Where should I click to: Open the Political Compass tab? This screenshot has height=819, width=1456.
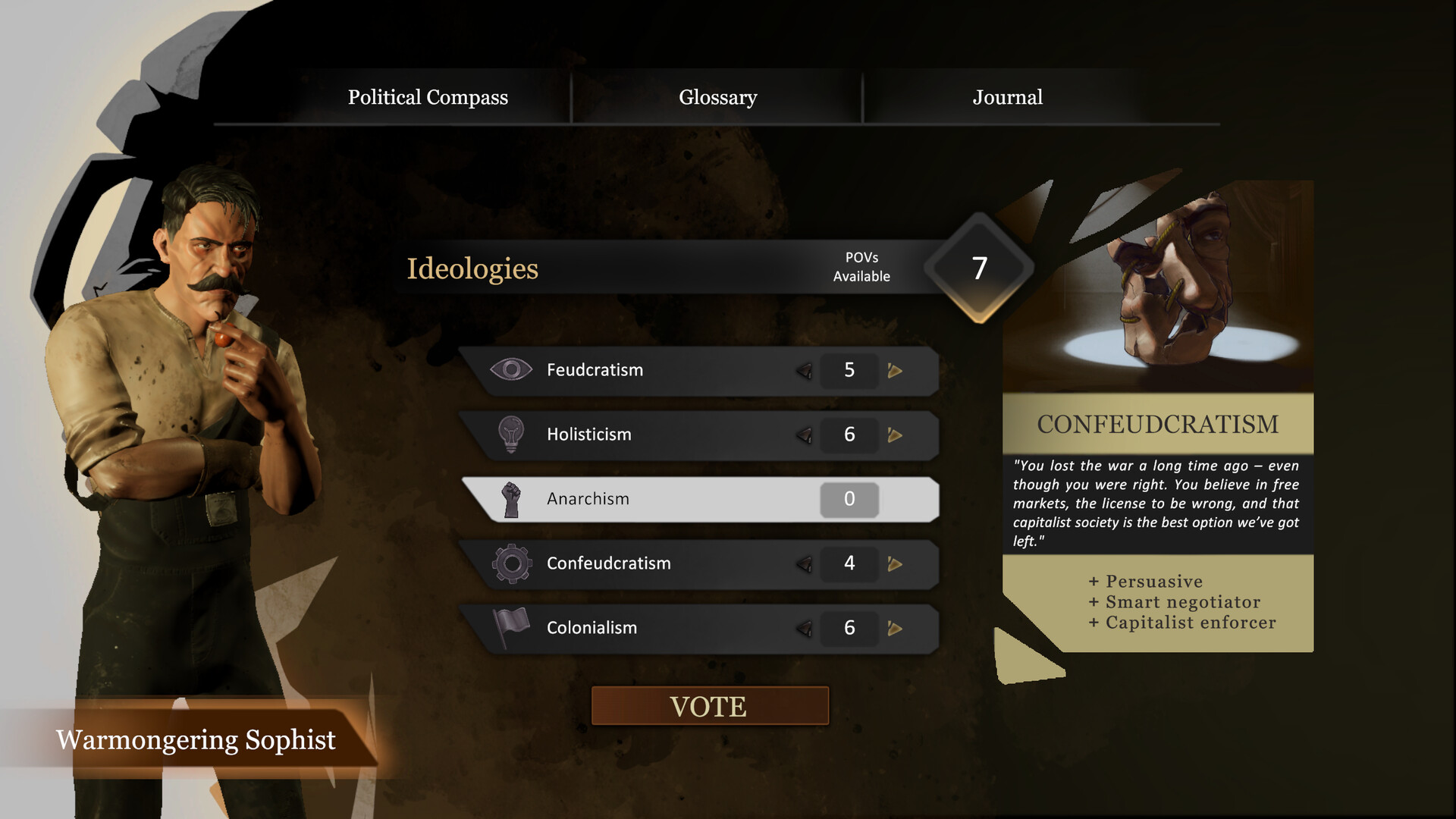[x=428, y=97]
